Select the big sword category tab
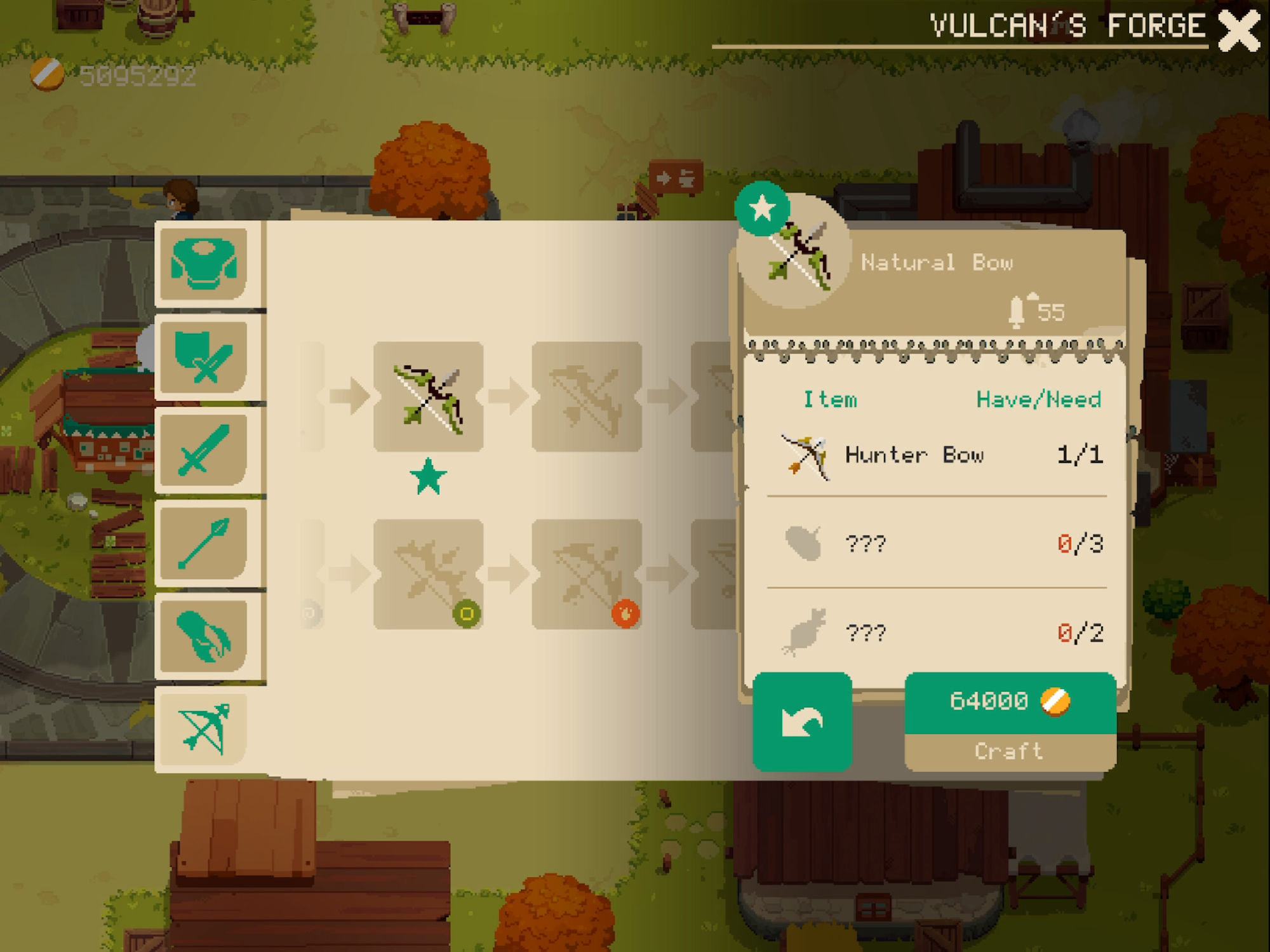The height and width of the screenshot is (952, 1270). click(204, 450)
